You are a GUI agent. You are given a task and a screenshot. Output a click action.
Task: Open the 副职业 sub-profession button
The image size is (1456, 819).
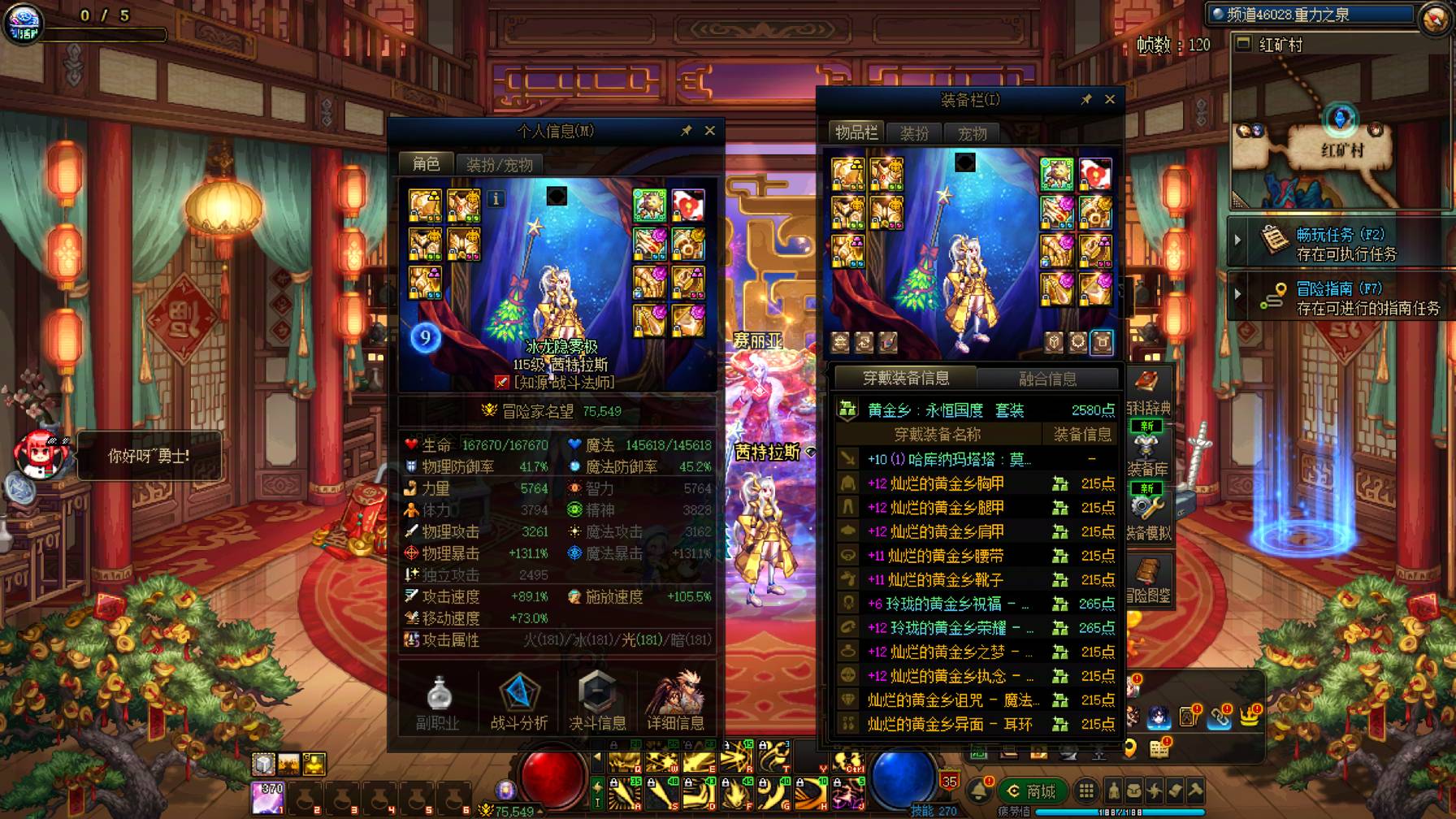tap(438, 704)
